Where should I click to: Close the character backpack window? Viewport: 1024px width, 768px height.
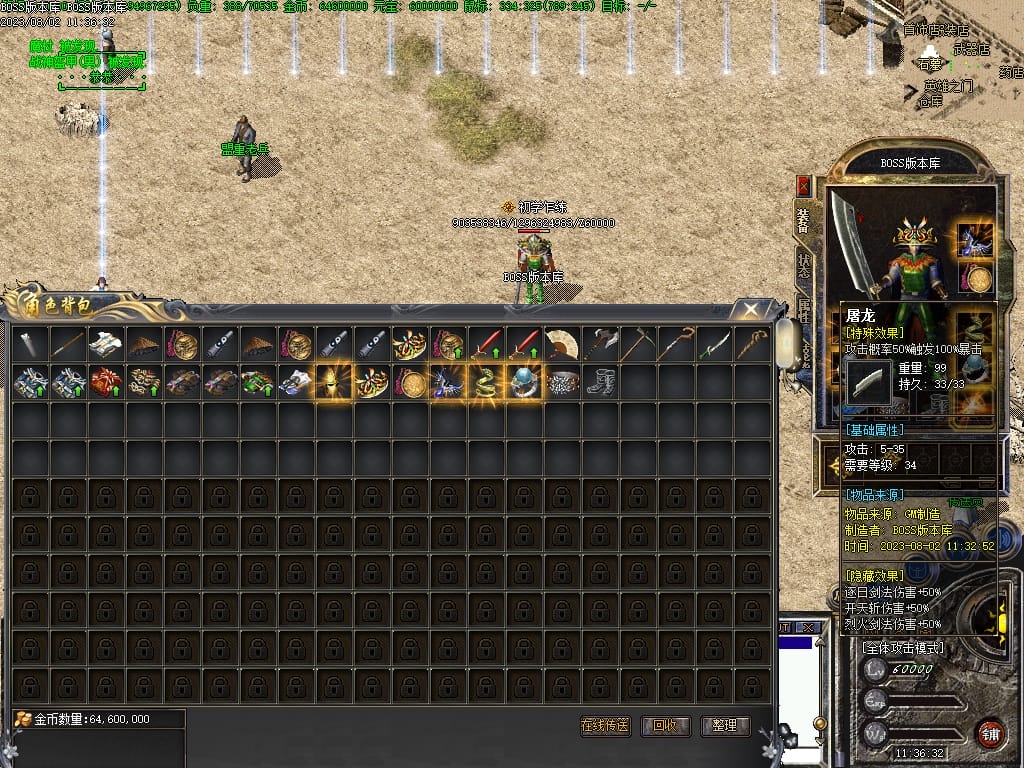[x=749, y=309]
